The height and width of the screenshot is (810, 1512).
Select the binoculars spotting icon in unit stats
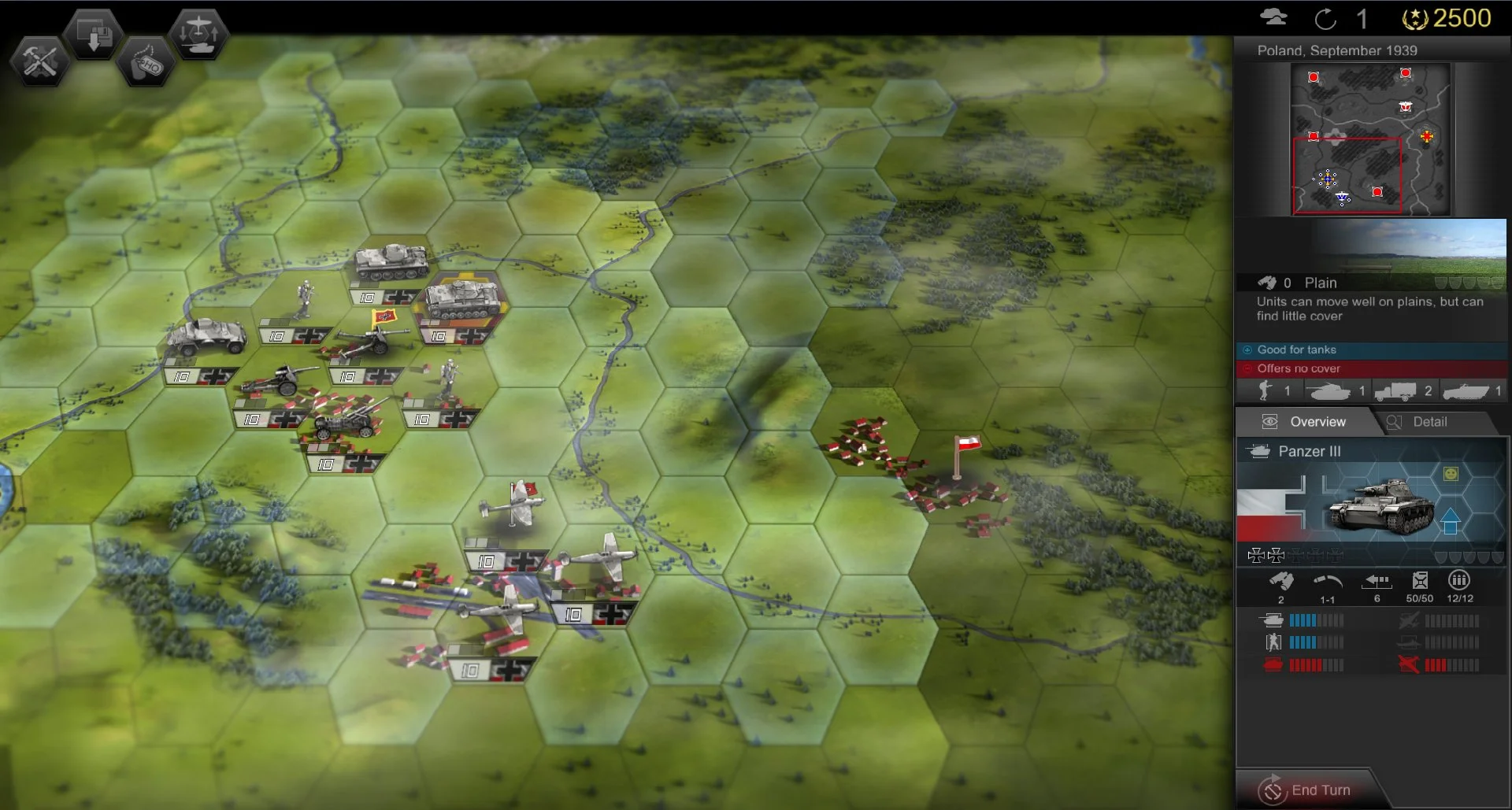[1281, 579]
